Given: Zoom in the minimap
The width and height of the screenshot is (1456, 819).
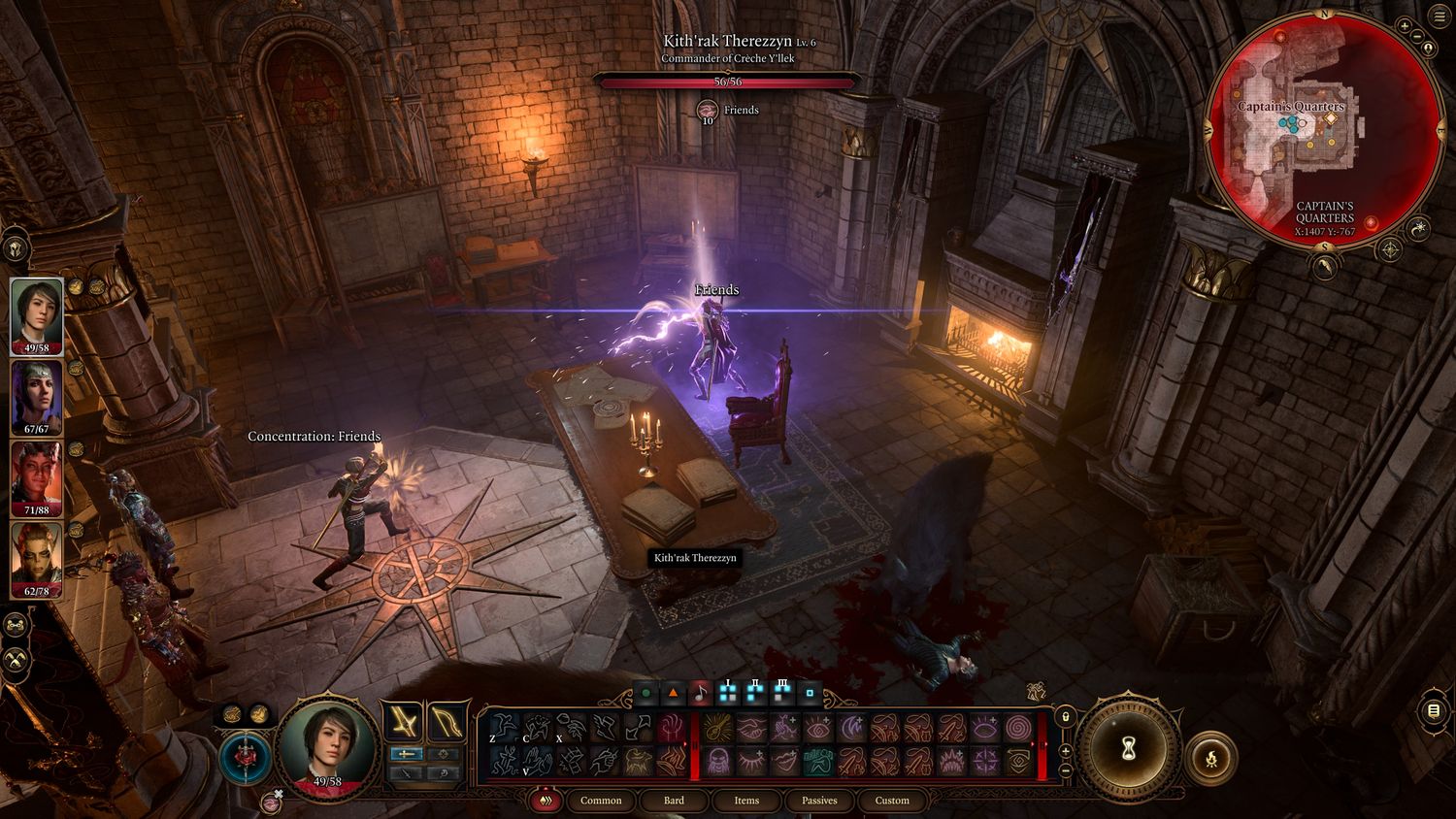Looking at the screenshot, I should (x=1406, y=26).
